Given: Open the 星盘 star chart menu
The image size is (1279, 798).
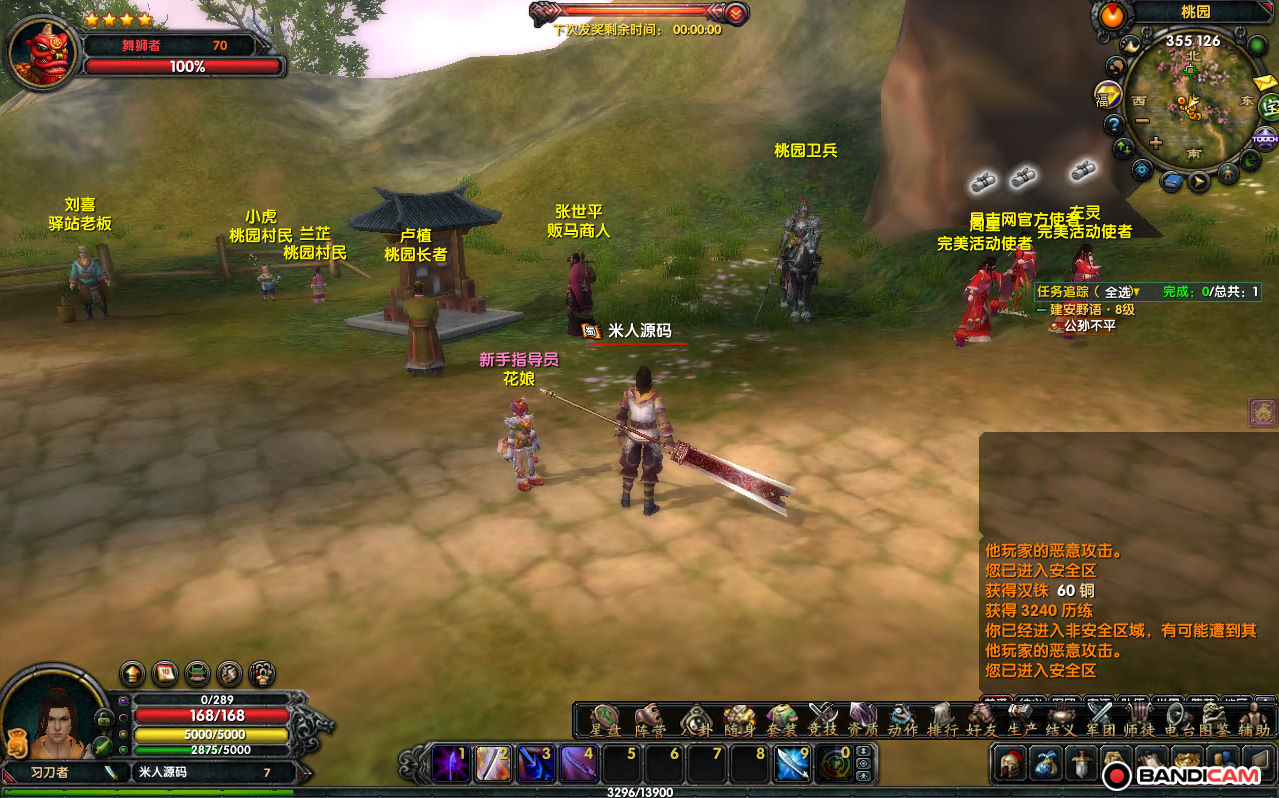Looking at the screenshot, I should pos(605,719).
